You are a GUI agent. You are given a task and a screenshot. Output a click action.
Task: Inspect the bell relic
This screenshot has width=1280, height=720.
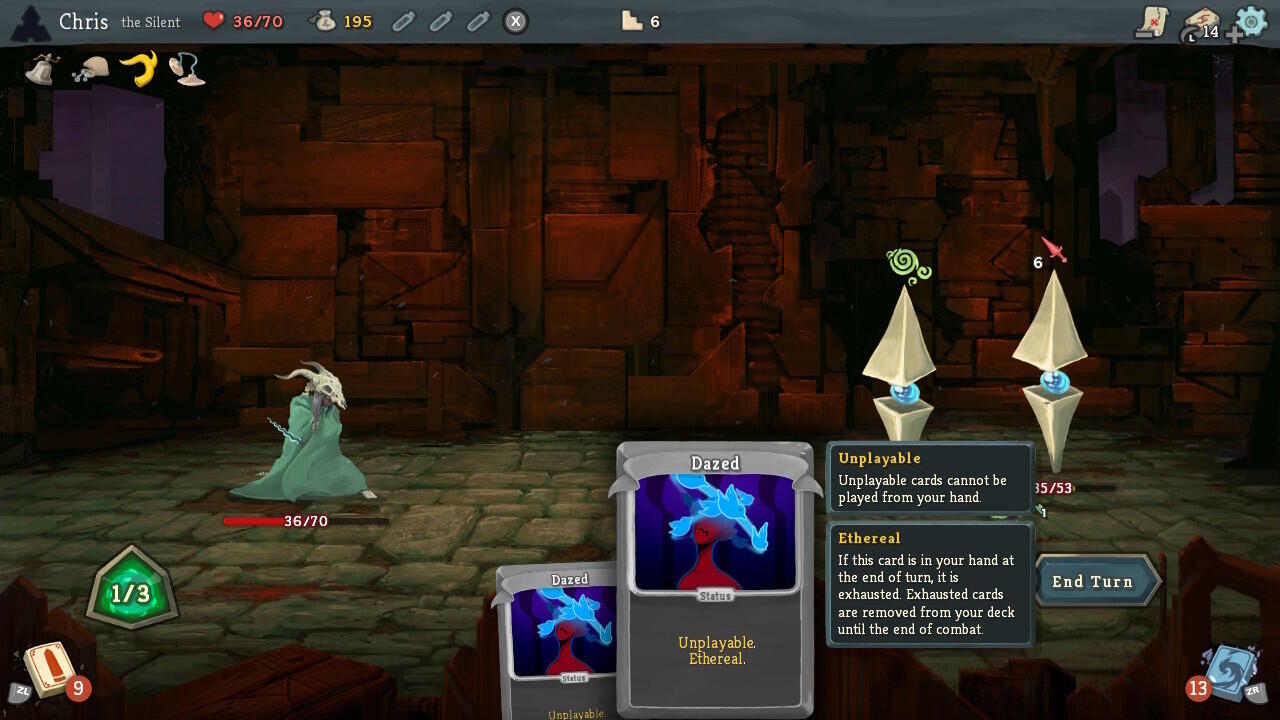41,68
